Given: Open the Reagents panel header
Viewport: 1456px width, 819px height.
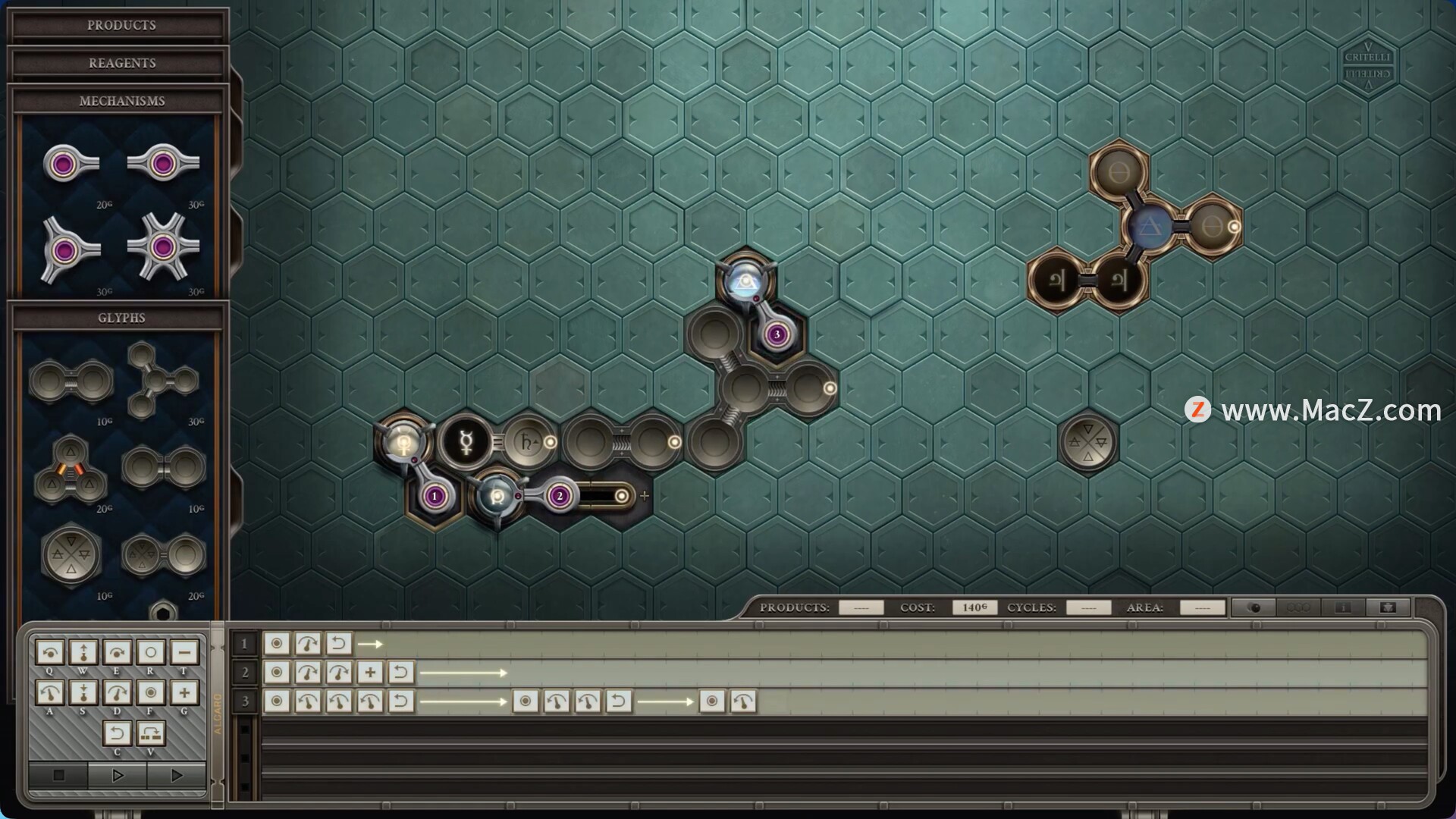Looking at the screenshot, I should (x=121, y=64).
